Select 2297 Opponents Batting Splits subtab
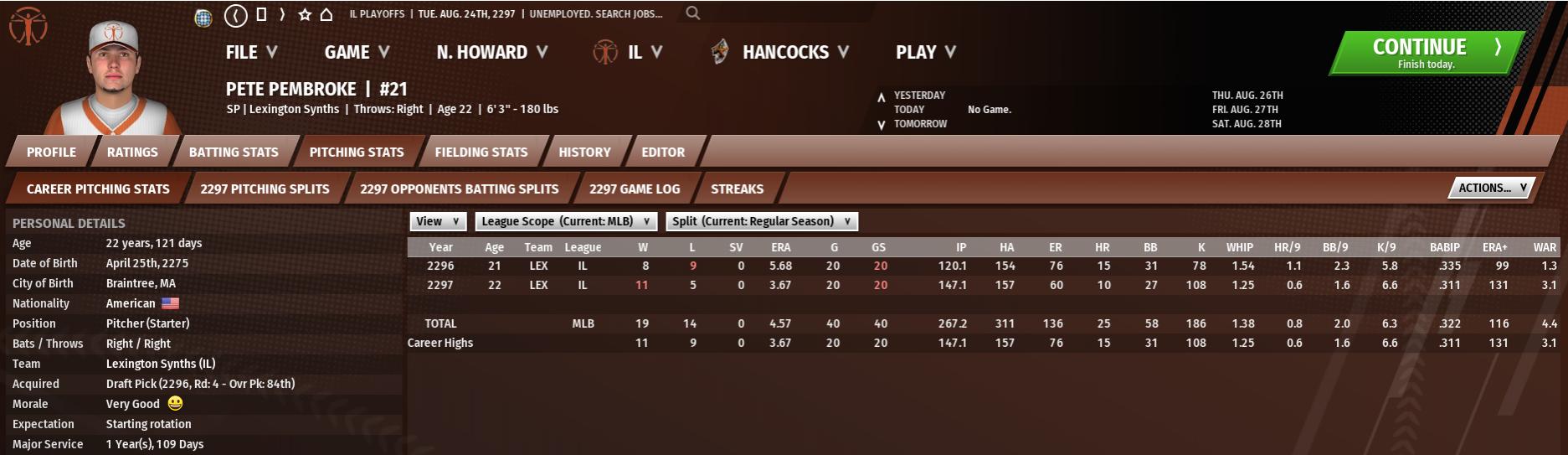Image resolution: width=1568 pixels, height=455 pixels. point(459,189)
